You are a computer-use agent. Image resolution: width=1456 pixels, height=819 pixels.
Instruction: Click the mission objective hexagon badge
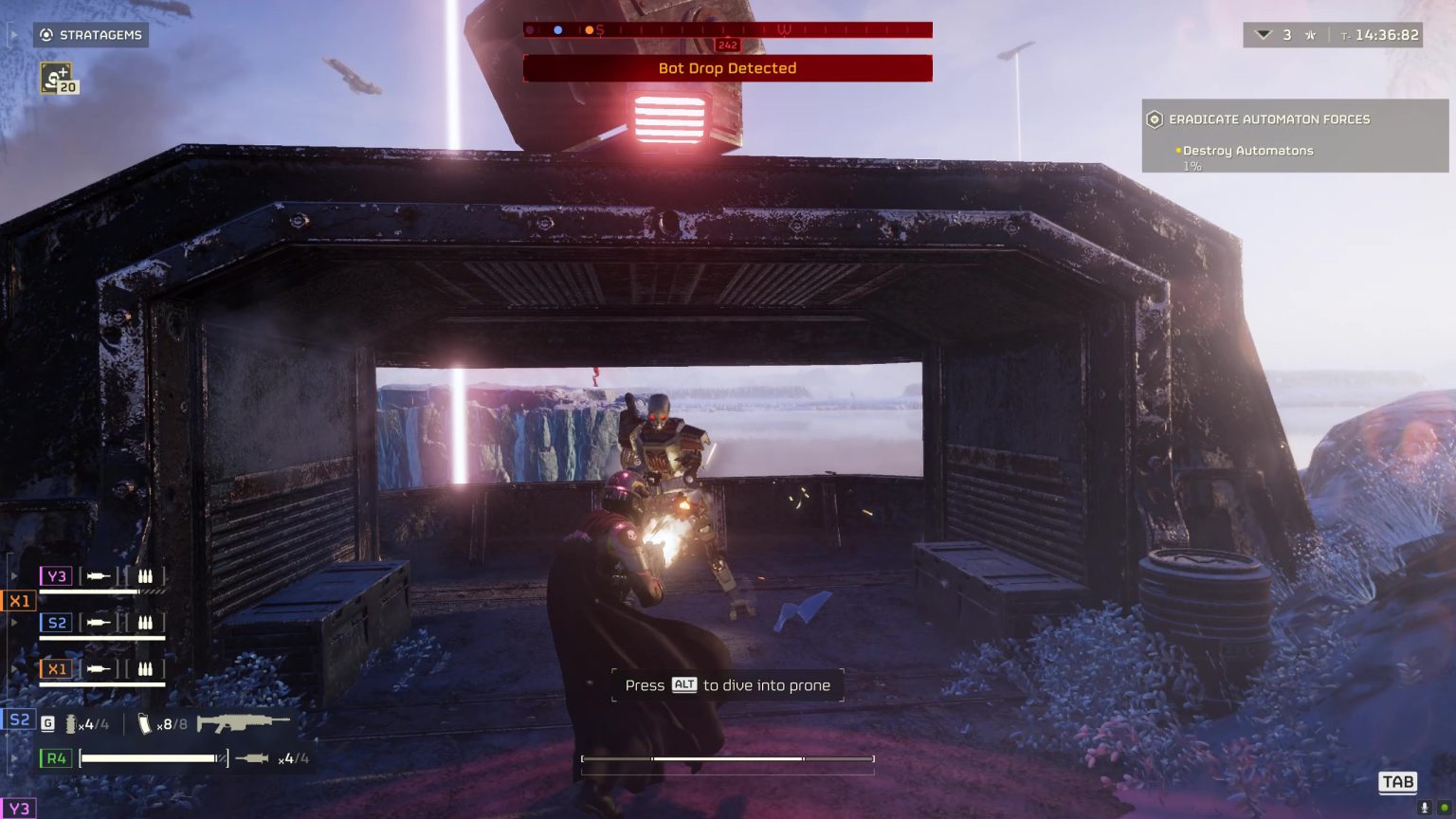click(1154, 118)
